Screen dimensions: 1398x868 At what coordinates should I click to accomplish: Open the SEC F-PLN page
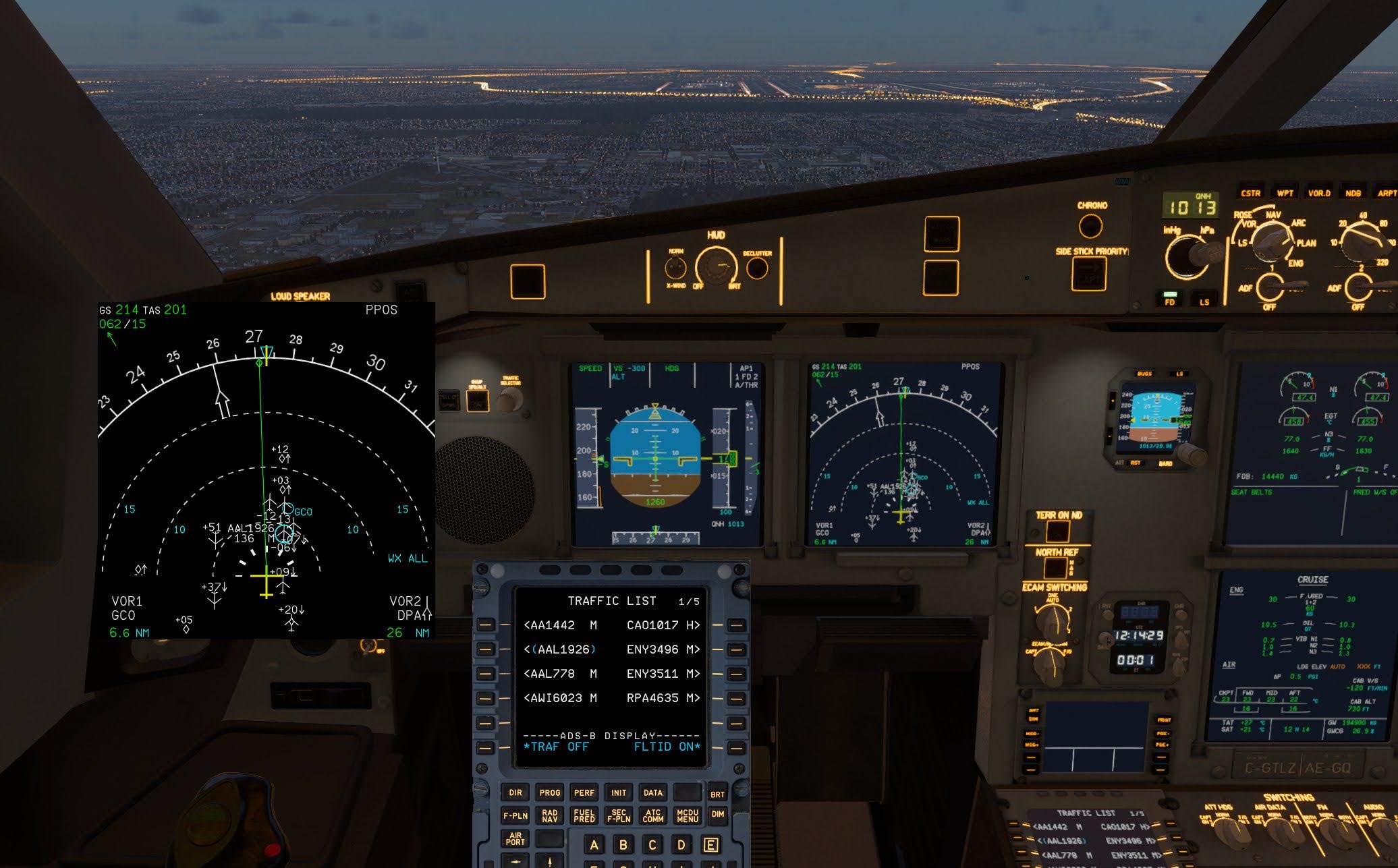click(618, 816)
